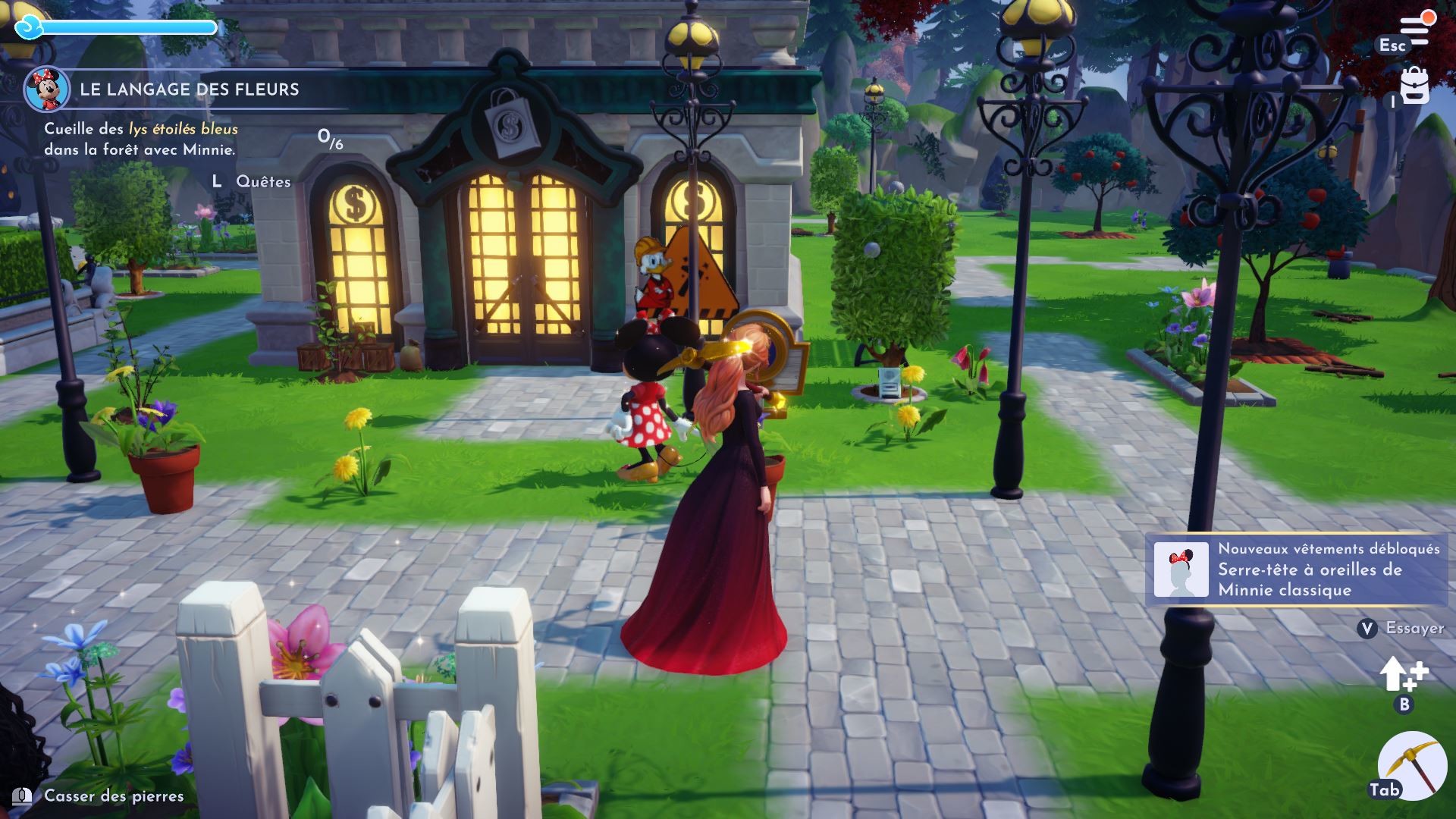Click the Casser des pierres prompt text

pyautogui.click(x=112, y=795)
